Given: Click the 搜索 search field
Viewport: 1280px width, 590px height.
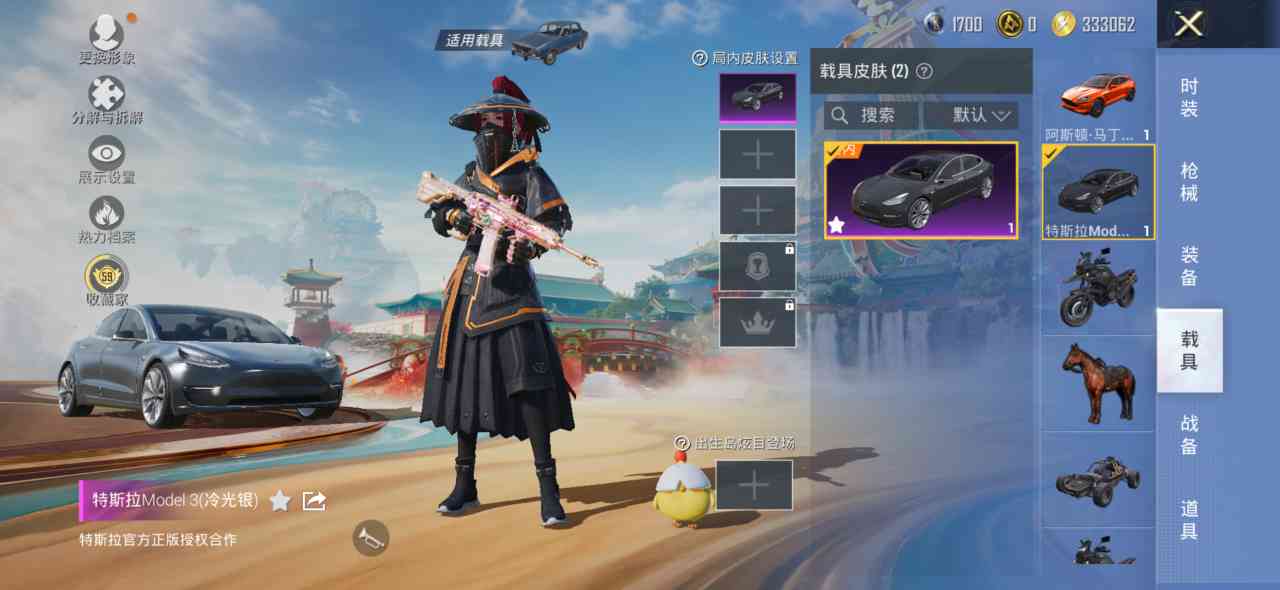Looking at the screenshot, I should pyautogui.click(x=869, y=116).
